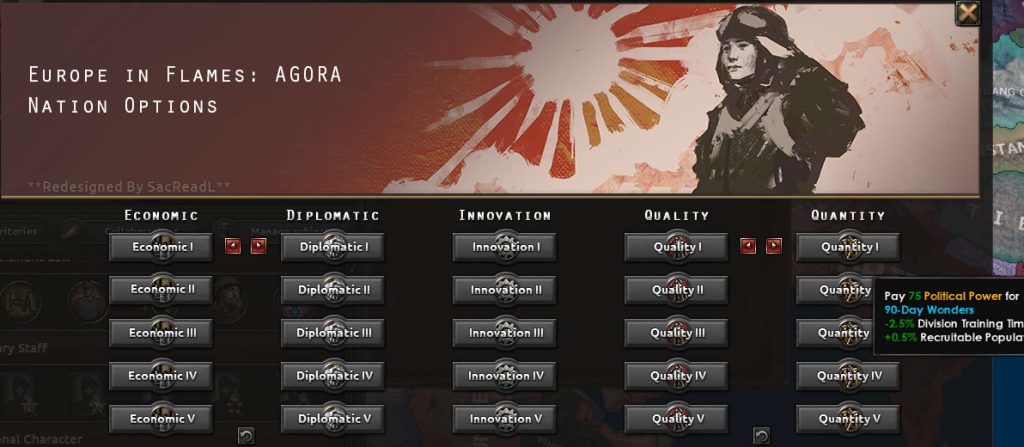Select the Economic II button
Viewport: 1024px width, 447px height.
click(161, 290)
